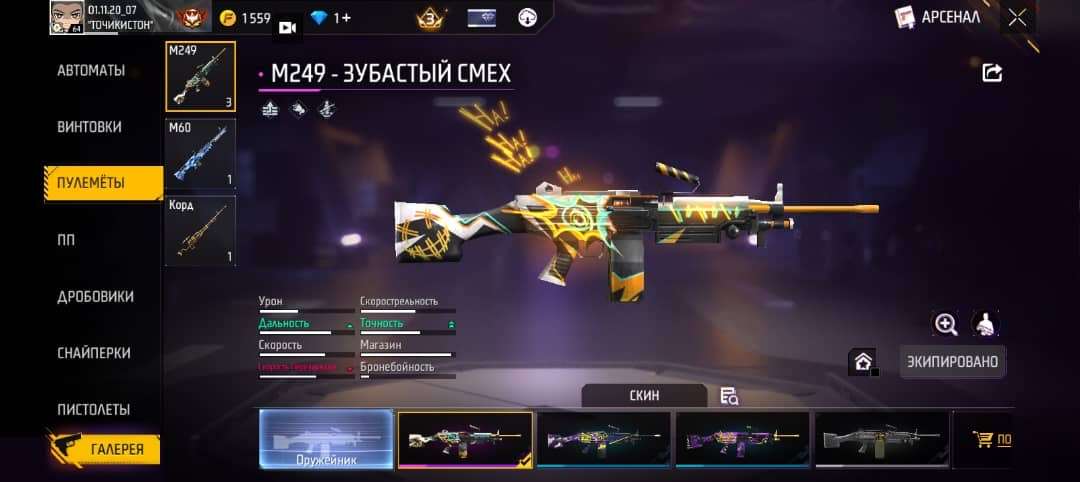Show the ДРОБОВИКИ category
Viewport: 1080px width, 482px height.
95,297
